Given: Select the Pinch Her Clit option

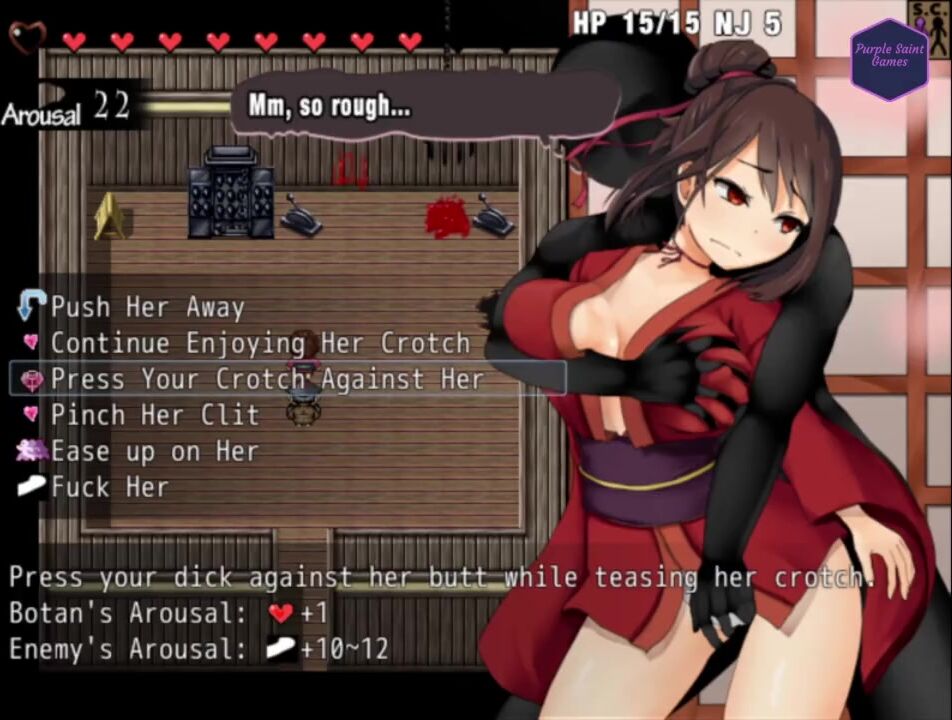Looking at the screenshot, I should (x=155, y=415).
